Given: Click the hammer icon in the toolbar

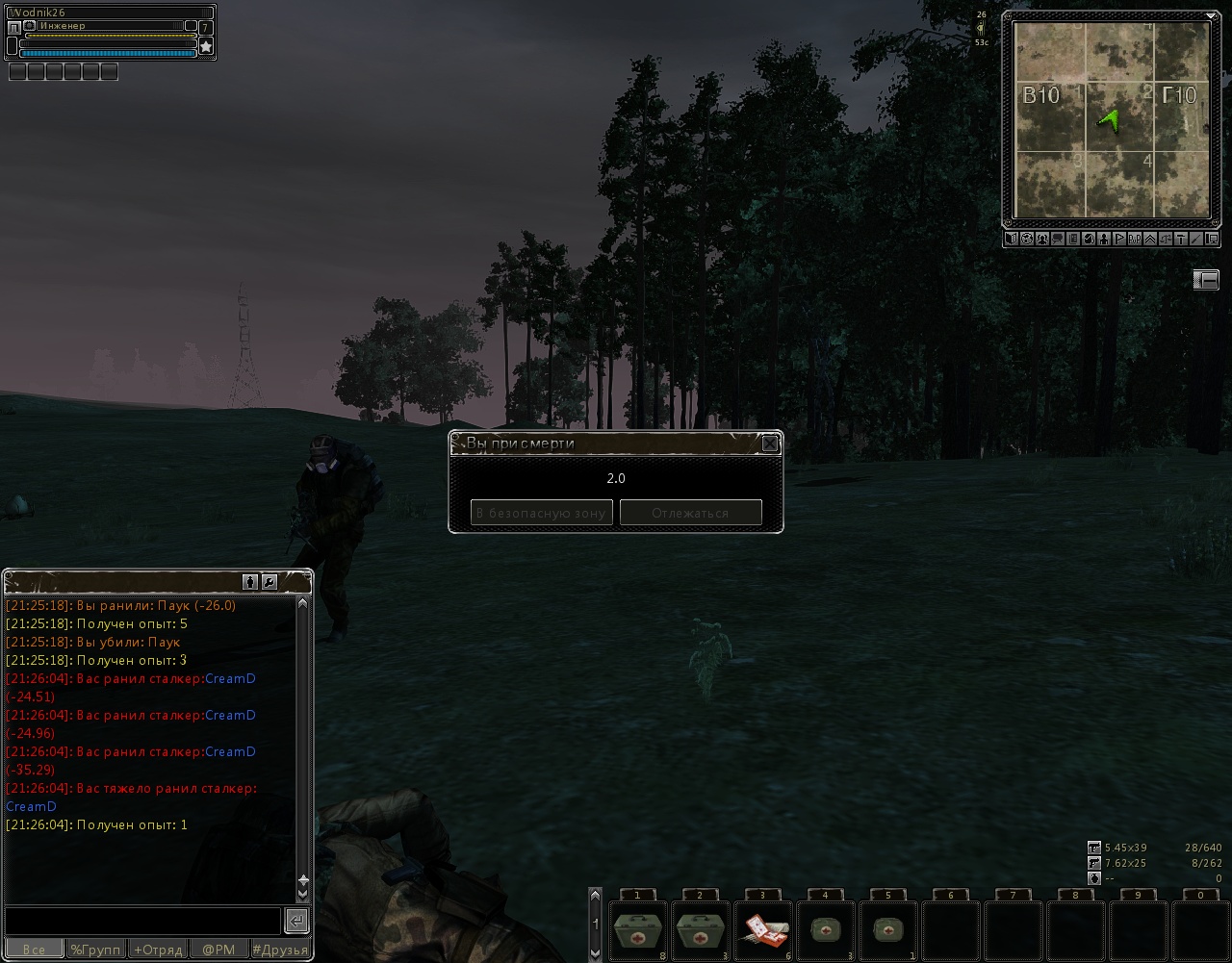Looking at the screenshot, I should click(1181, 239).
